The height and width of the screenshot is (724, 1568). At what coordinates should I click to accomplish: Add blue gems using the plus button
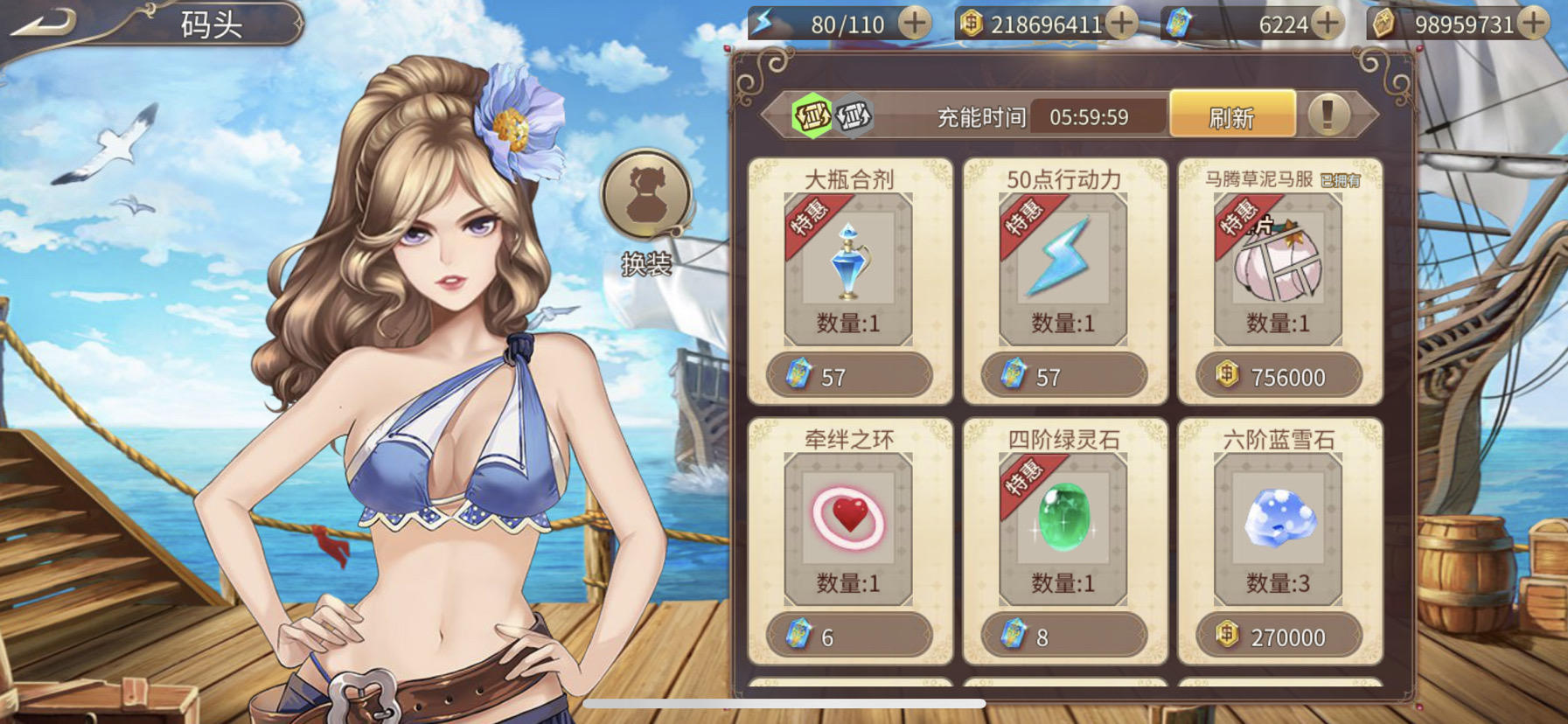(x=1328, y=24)
